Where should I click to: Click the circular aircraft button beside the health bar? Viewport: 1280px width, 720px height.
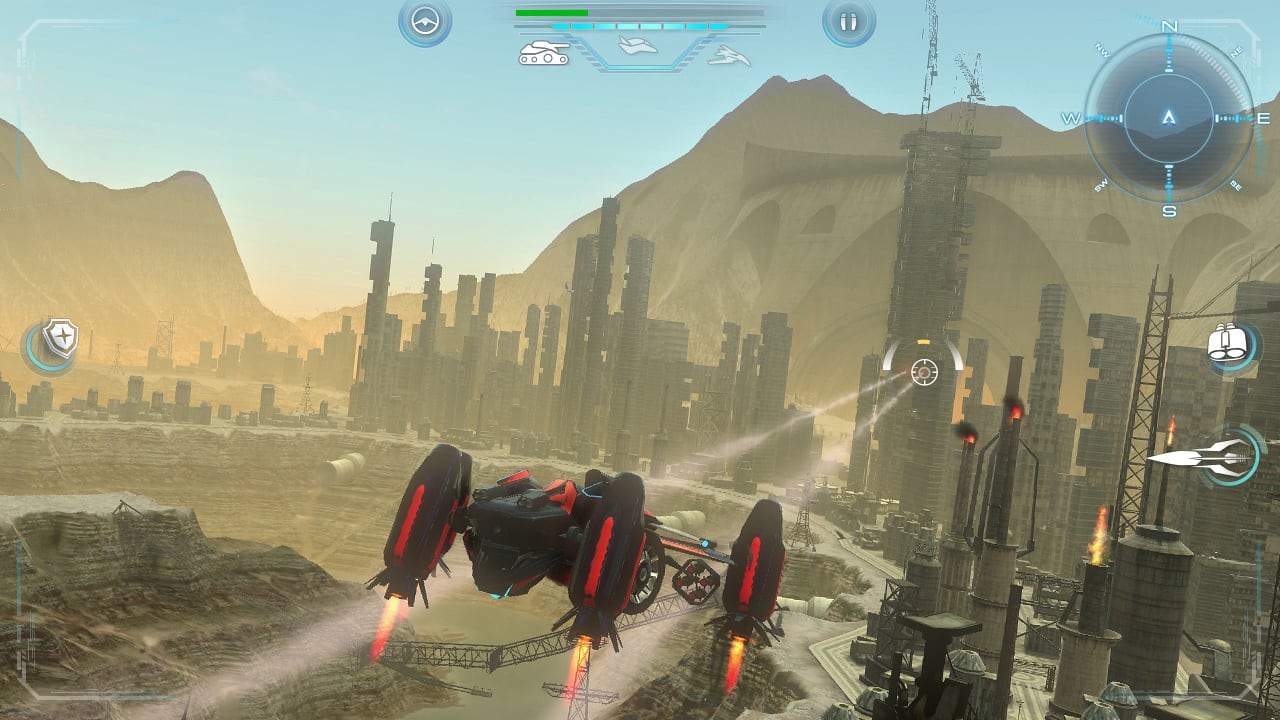tap(427, 21)
